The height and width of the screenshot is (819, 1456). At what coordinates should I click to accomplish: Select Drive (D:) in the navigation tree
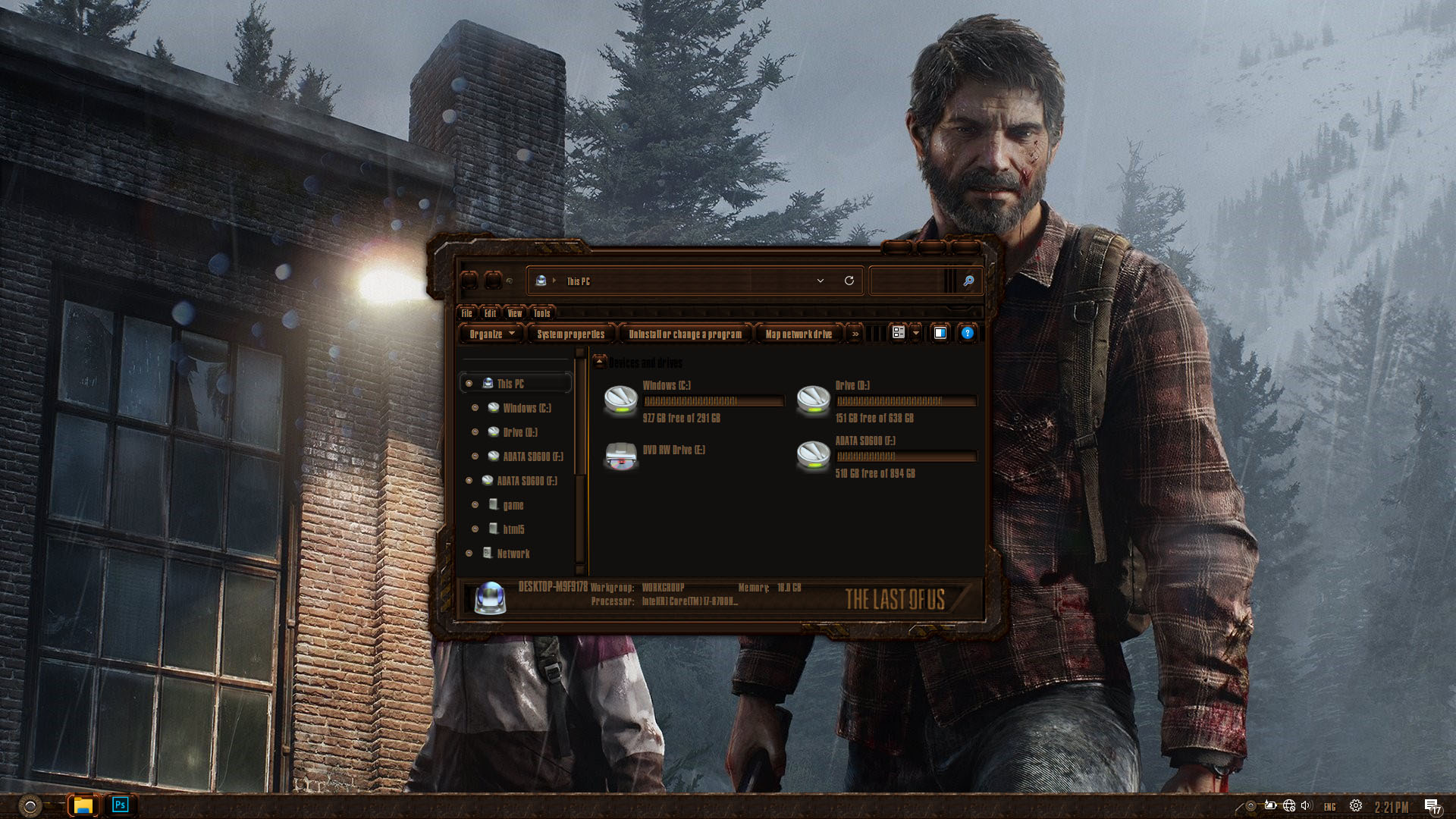click(520, 432)
